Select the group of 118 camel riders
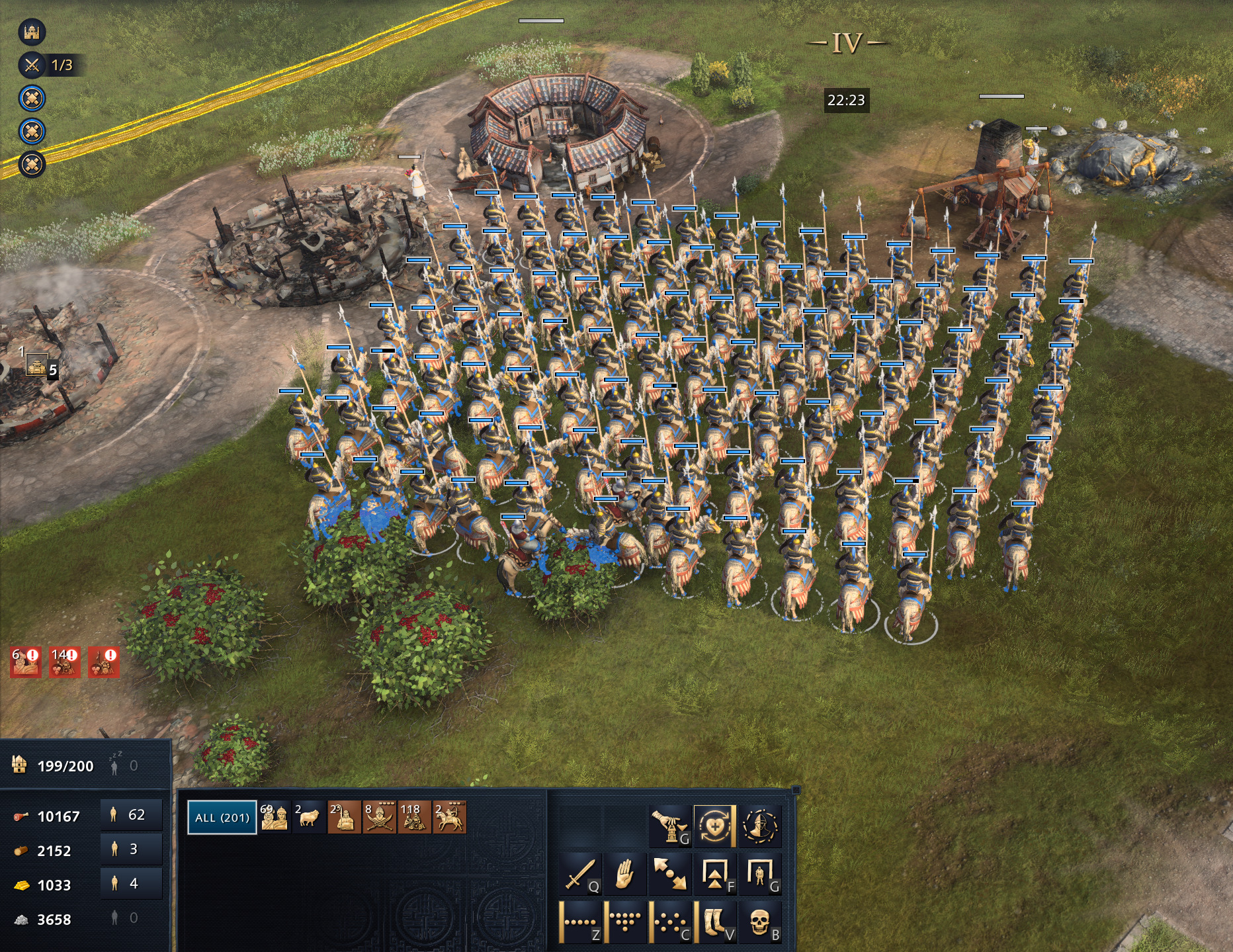The image size is (1233, 952). click(x=415, y=817)
